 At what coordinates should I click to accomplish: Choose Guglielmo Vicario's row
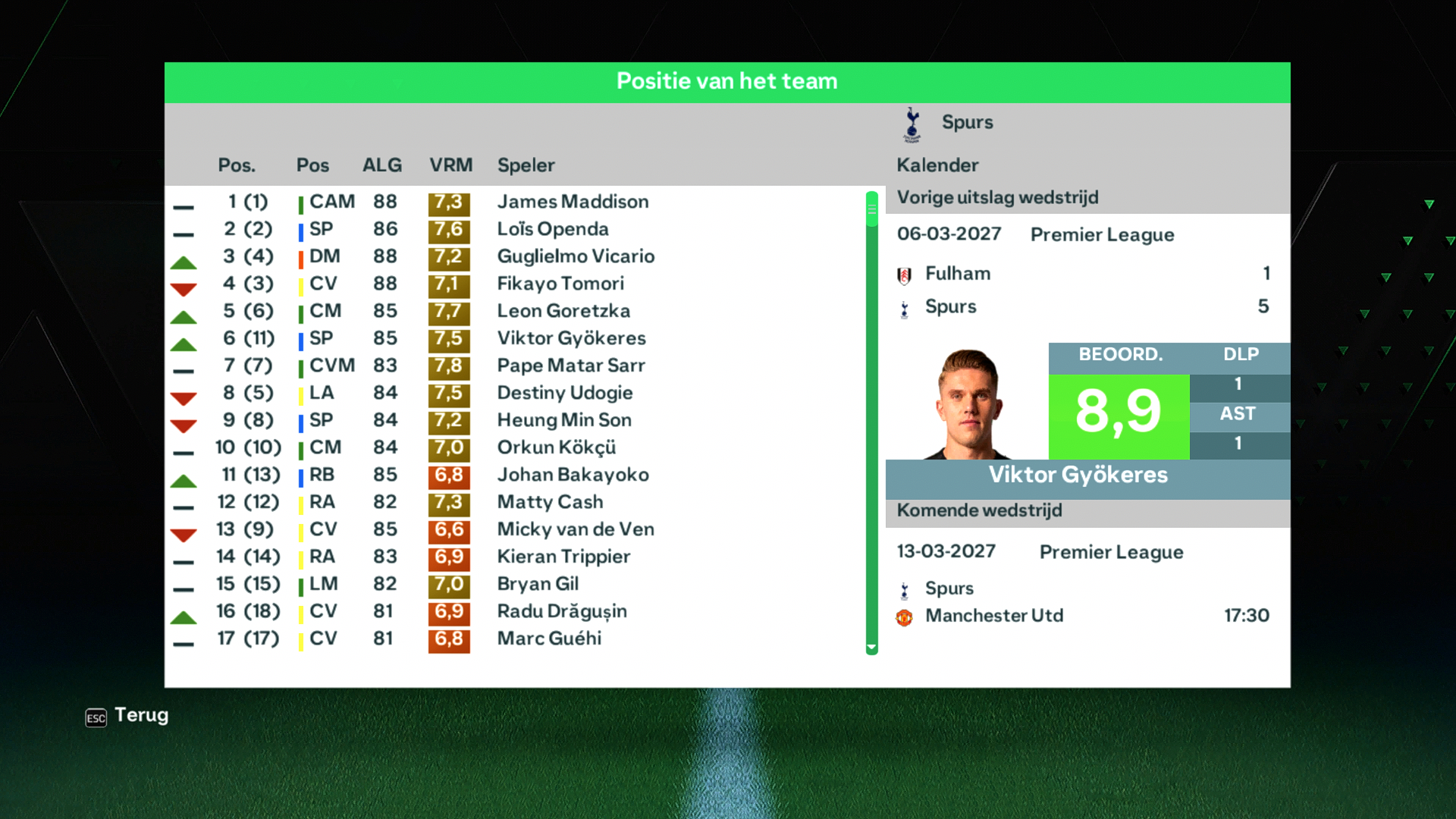click(x=575, y=256)
